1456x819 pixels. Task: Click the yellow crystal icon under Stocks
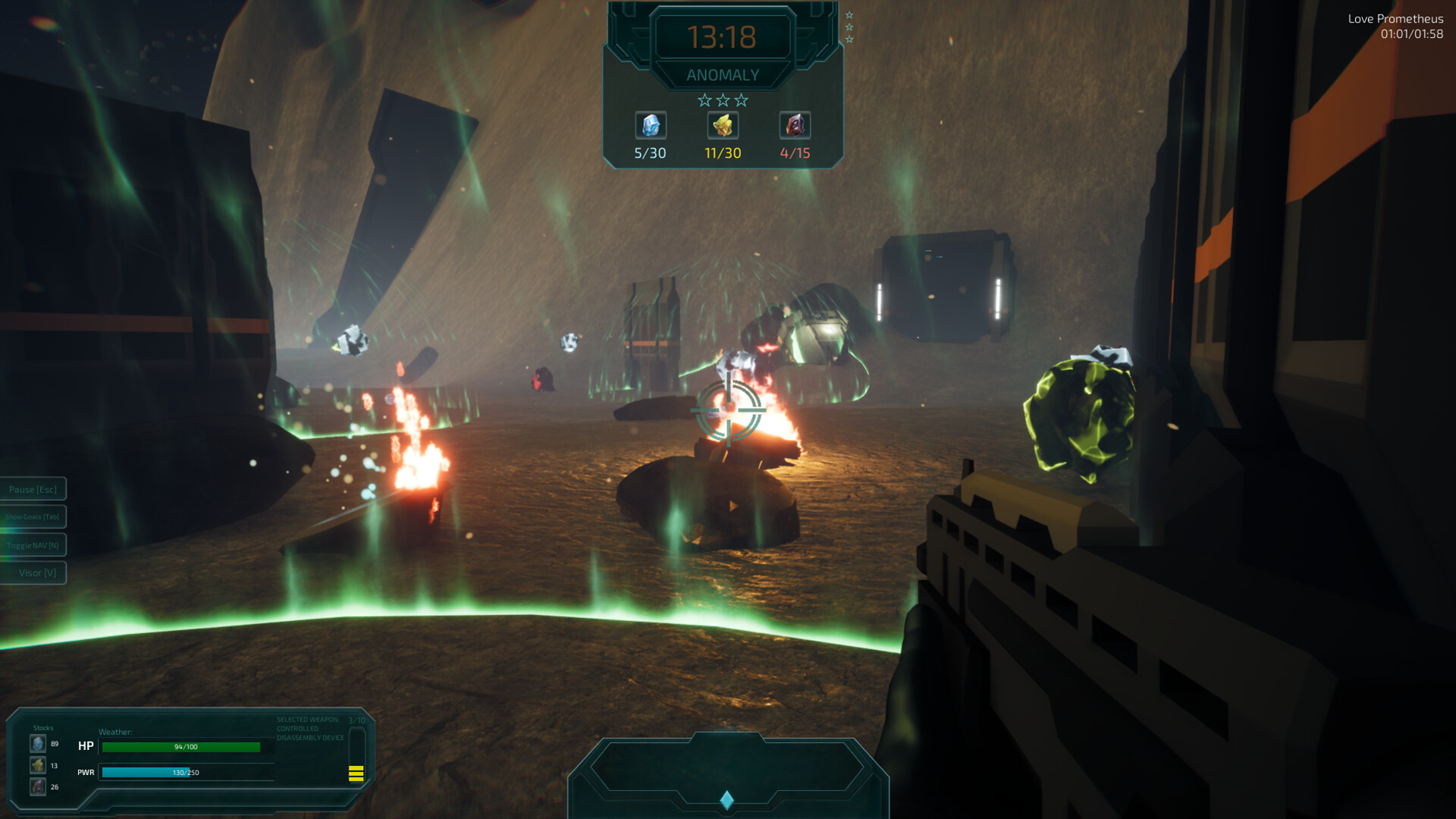point(38,766)
